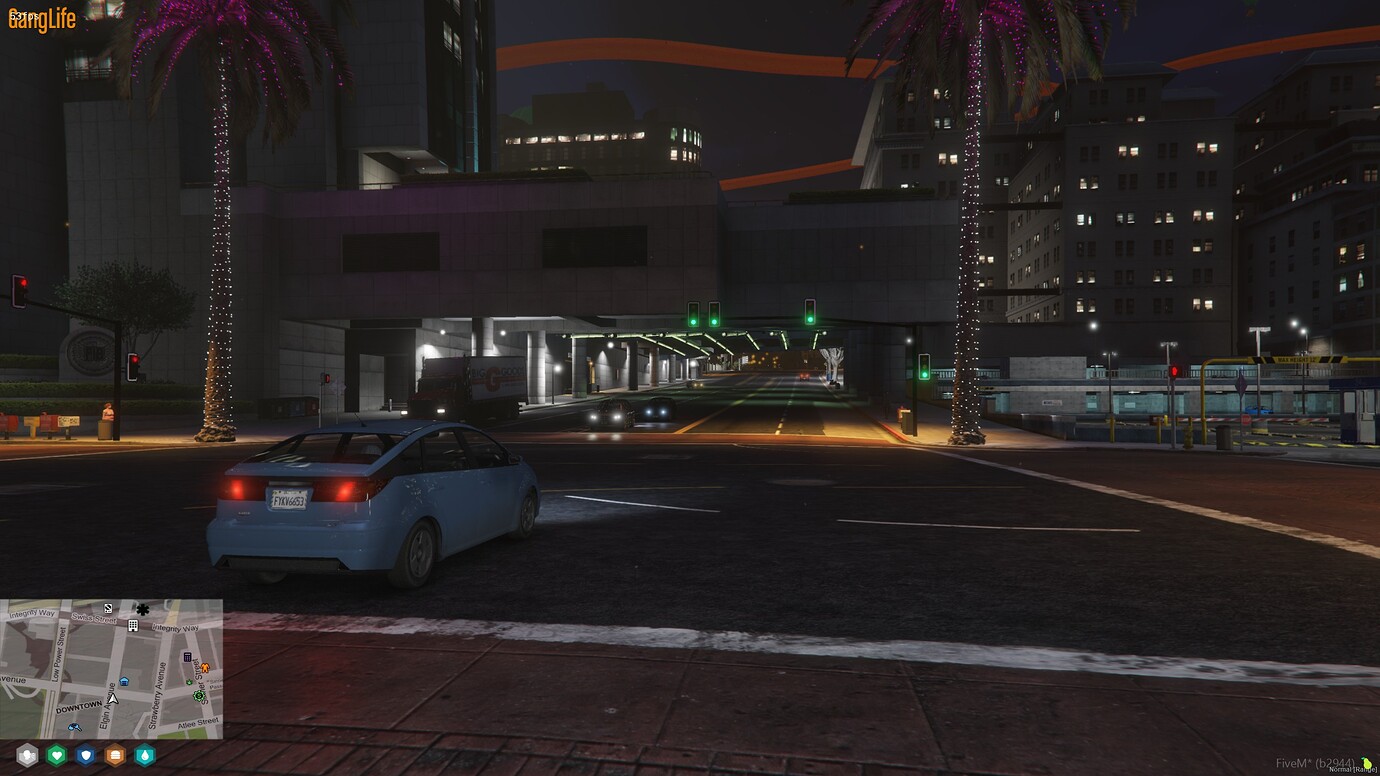Click the blue house property blip
The height and width of the screenshot is (776, 1380).
[124, 681]
